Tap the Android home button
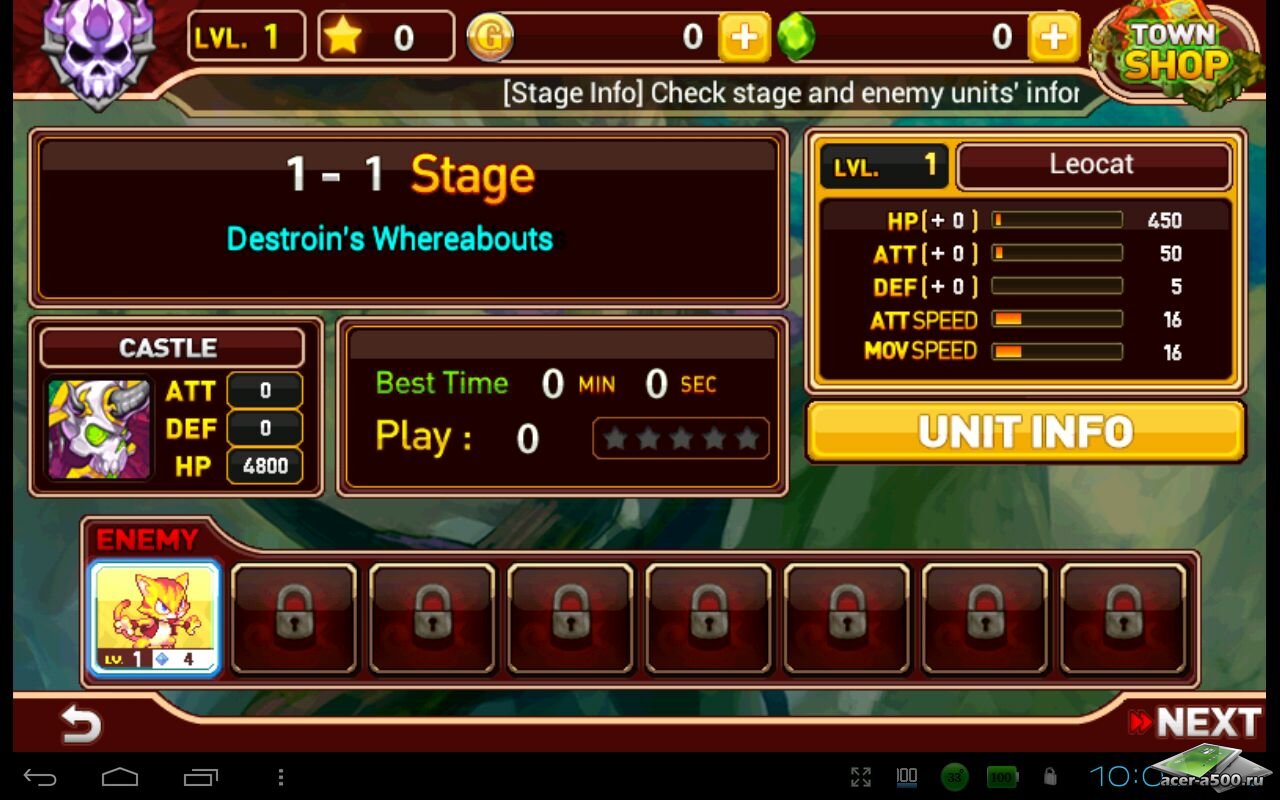The height and width of the screenshot is (800, 1280). tap(120, 777)
